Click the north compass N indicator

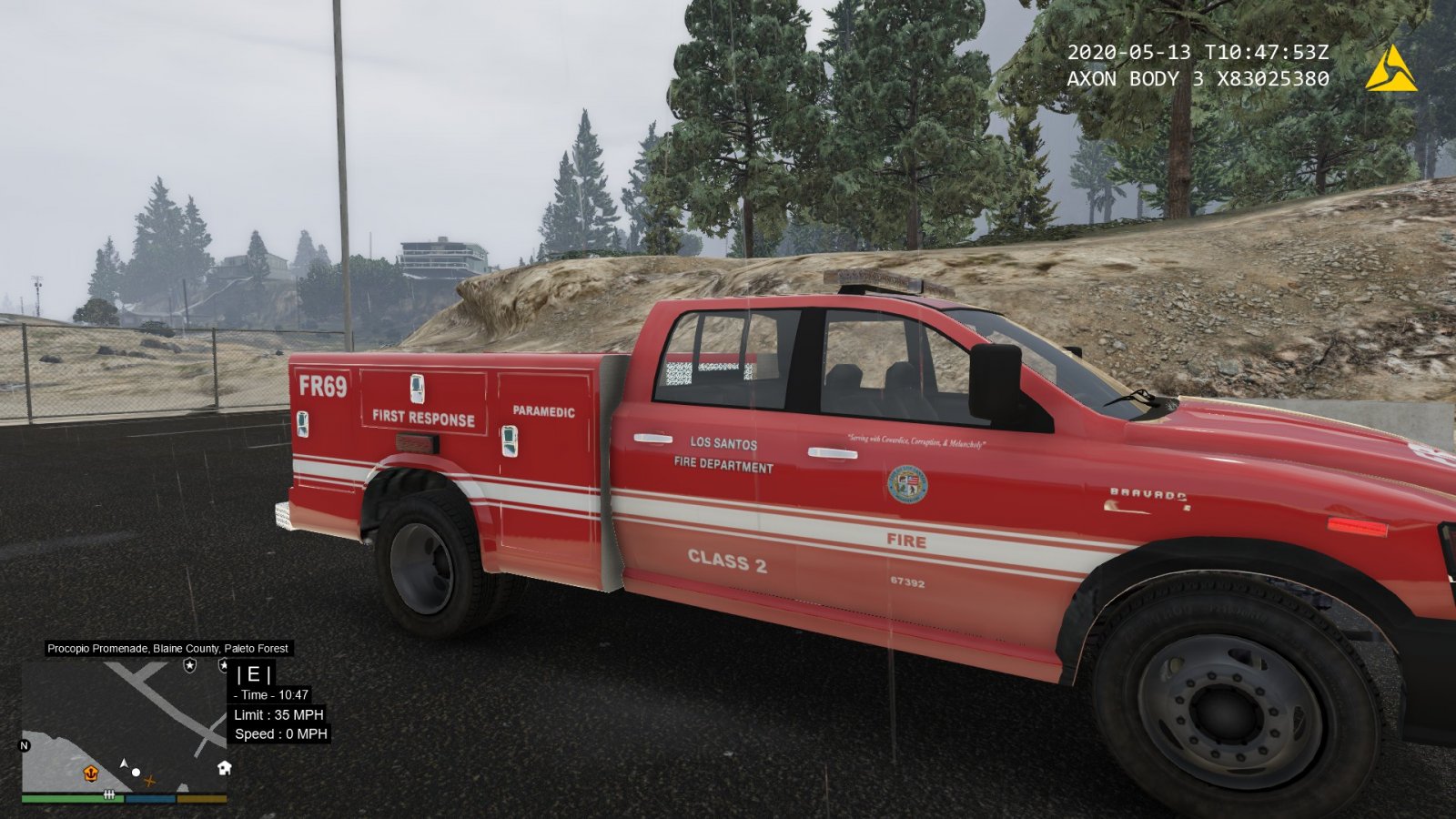pos(25,745)
